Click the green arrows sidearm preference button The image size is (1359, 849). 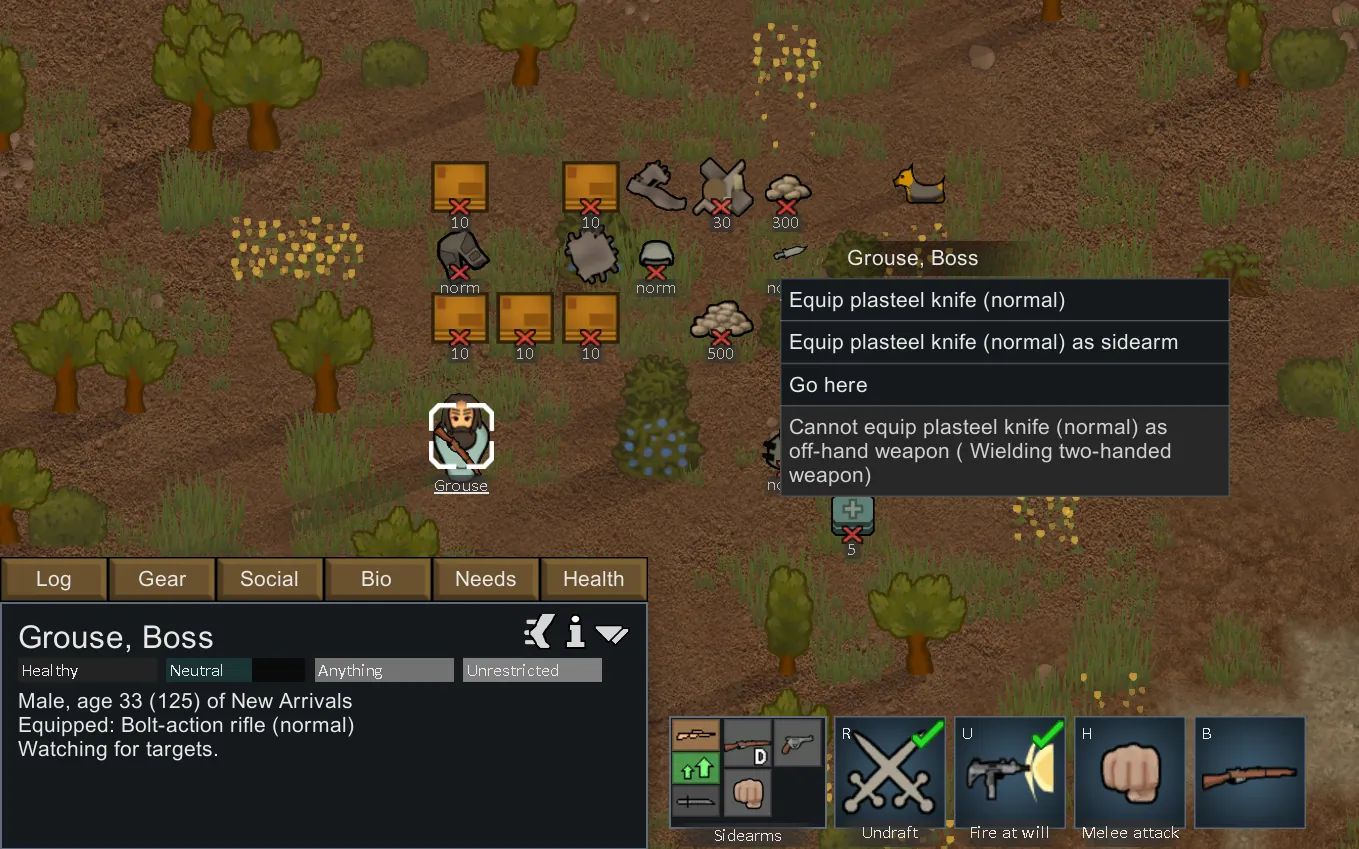tap(696, 768)
